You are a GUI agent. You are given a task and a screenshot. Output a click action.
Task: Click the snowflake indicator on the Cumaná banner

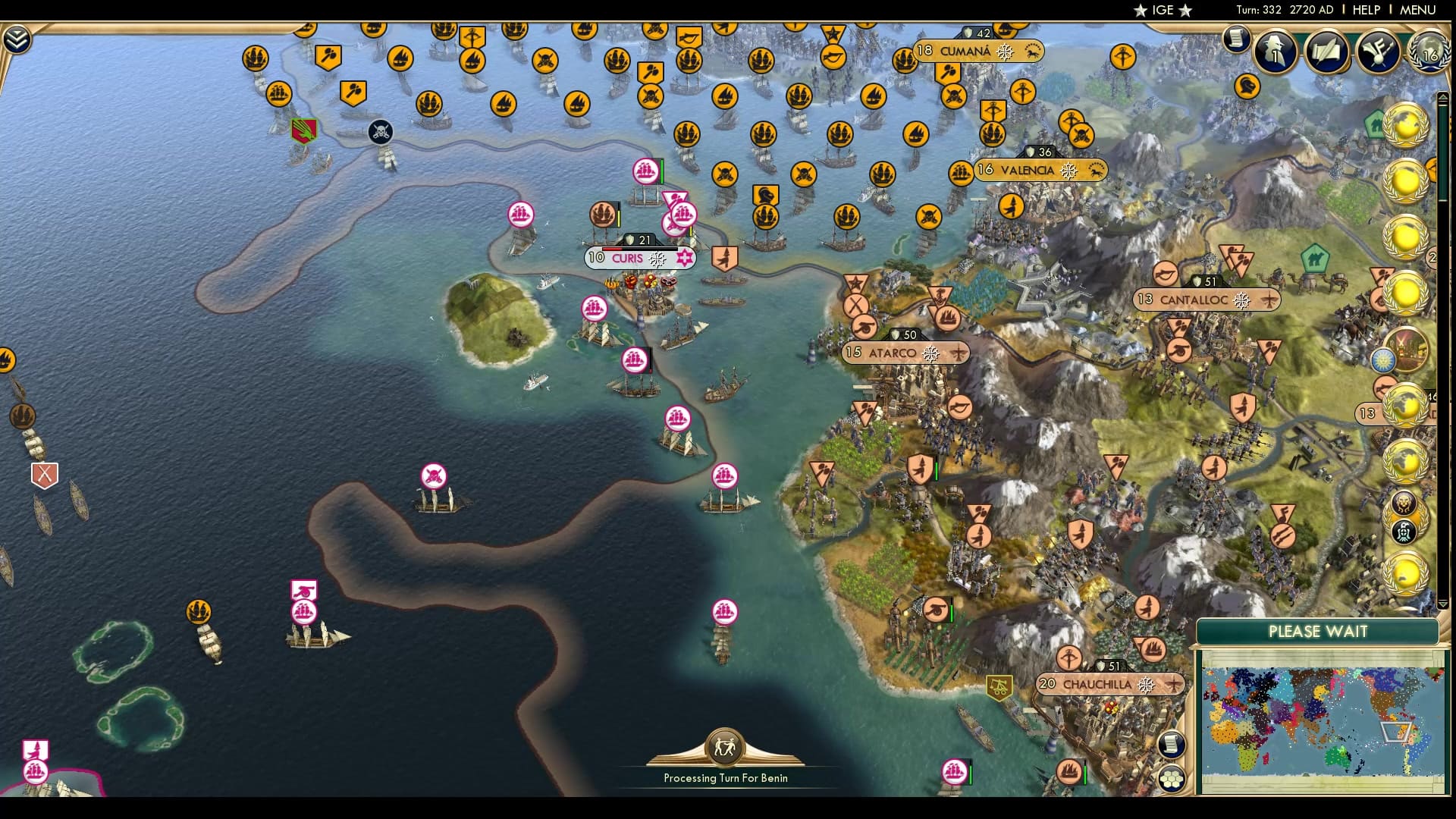pos(1006,52)
